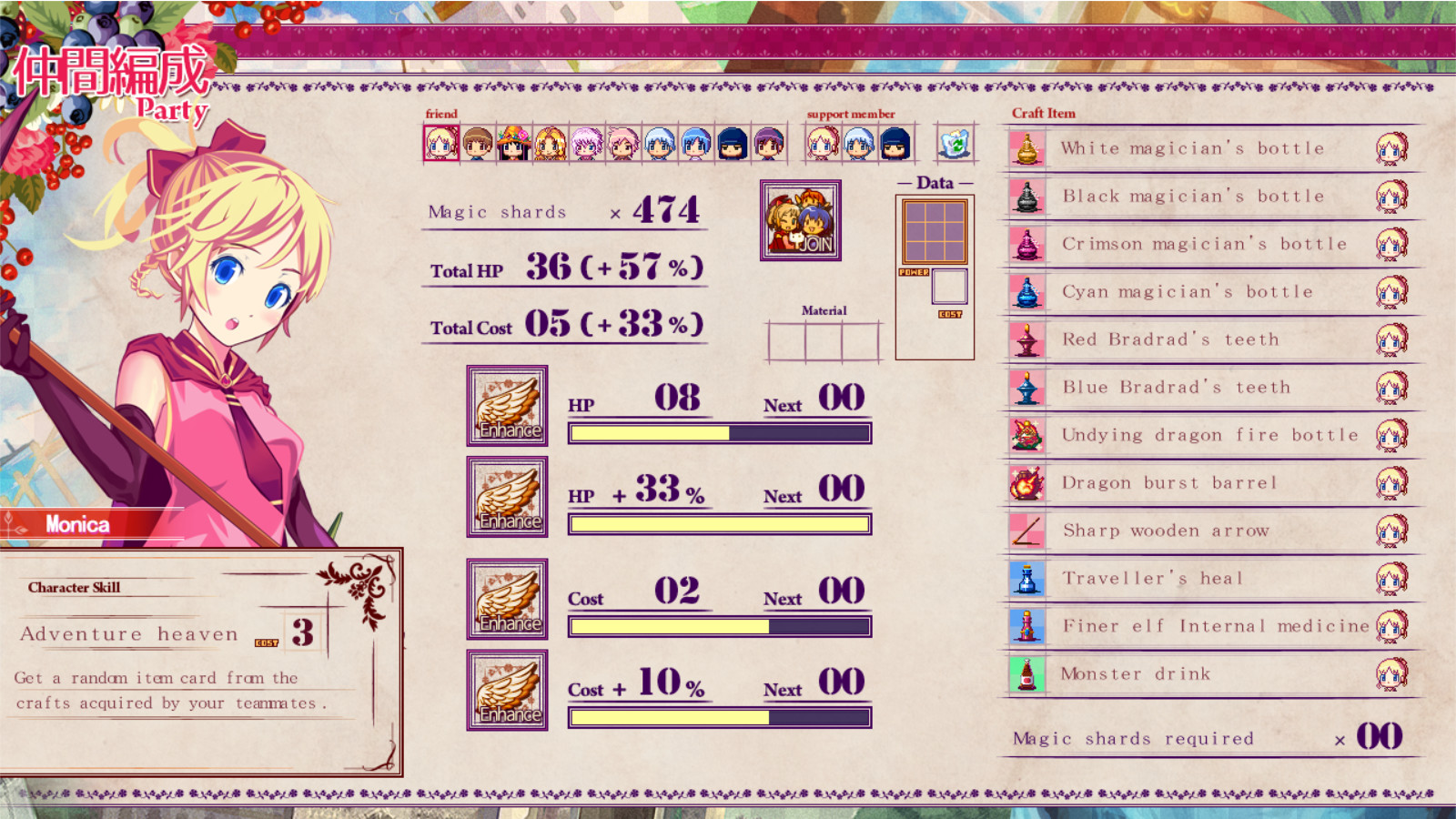This screenshot has height=819, width=1456.
Task: Click the HP +33% progress bar
Action: click(x=719, y=523)
